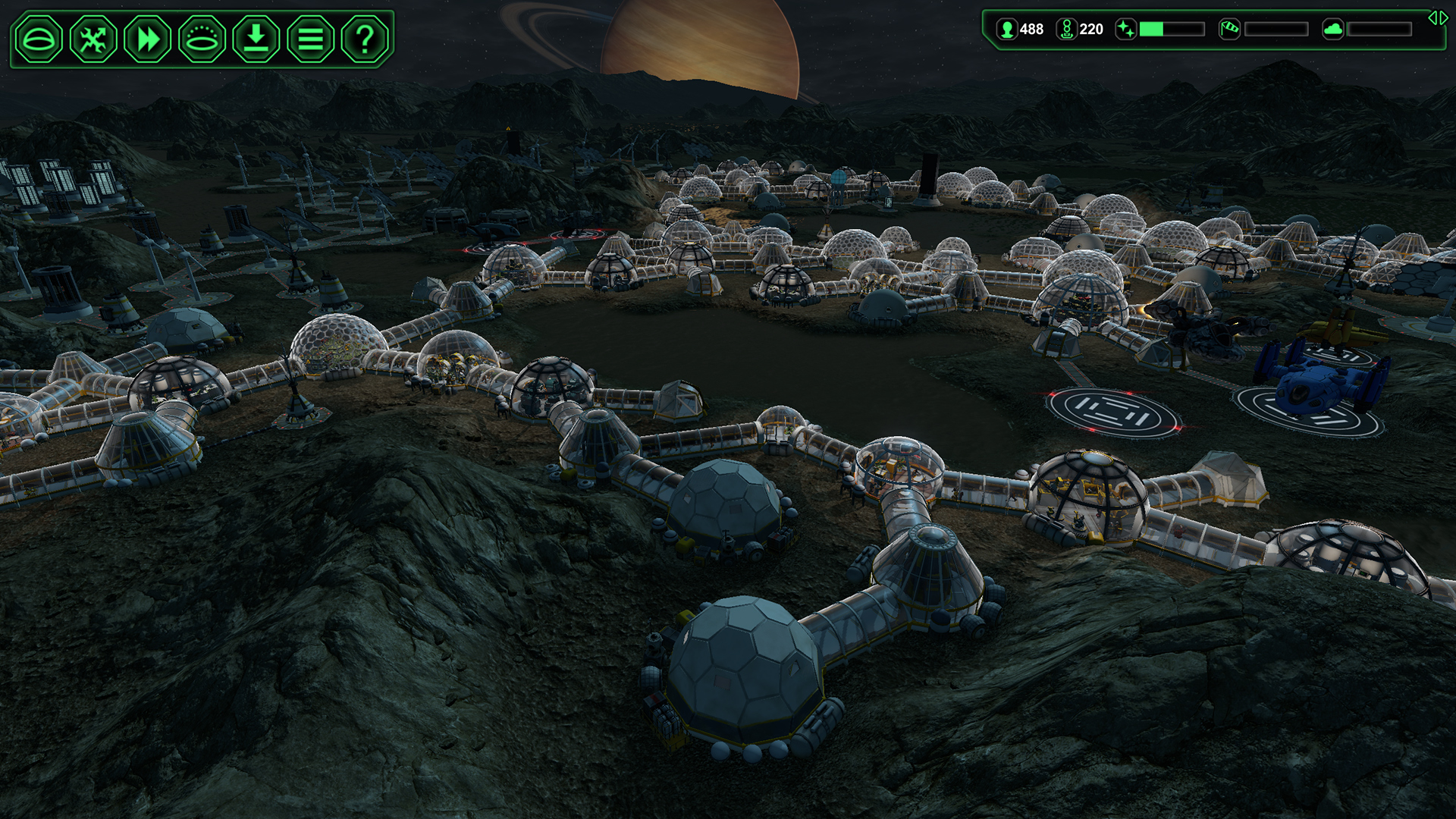Viewport: 1456px width, 819px height.
Task: Click the bot counter icon showing 220
Action: pos(1068,29)
